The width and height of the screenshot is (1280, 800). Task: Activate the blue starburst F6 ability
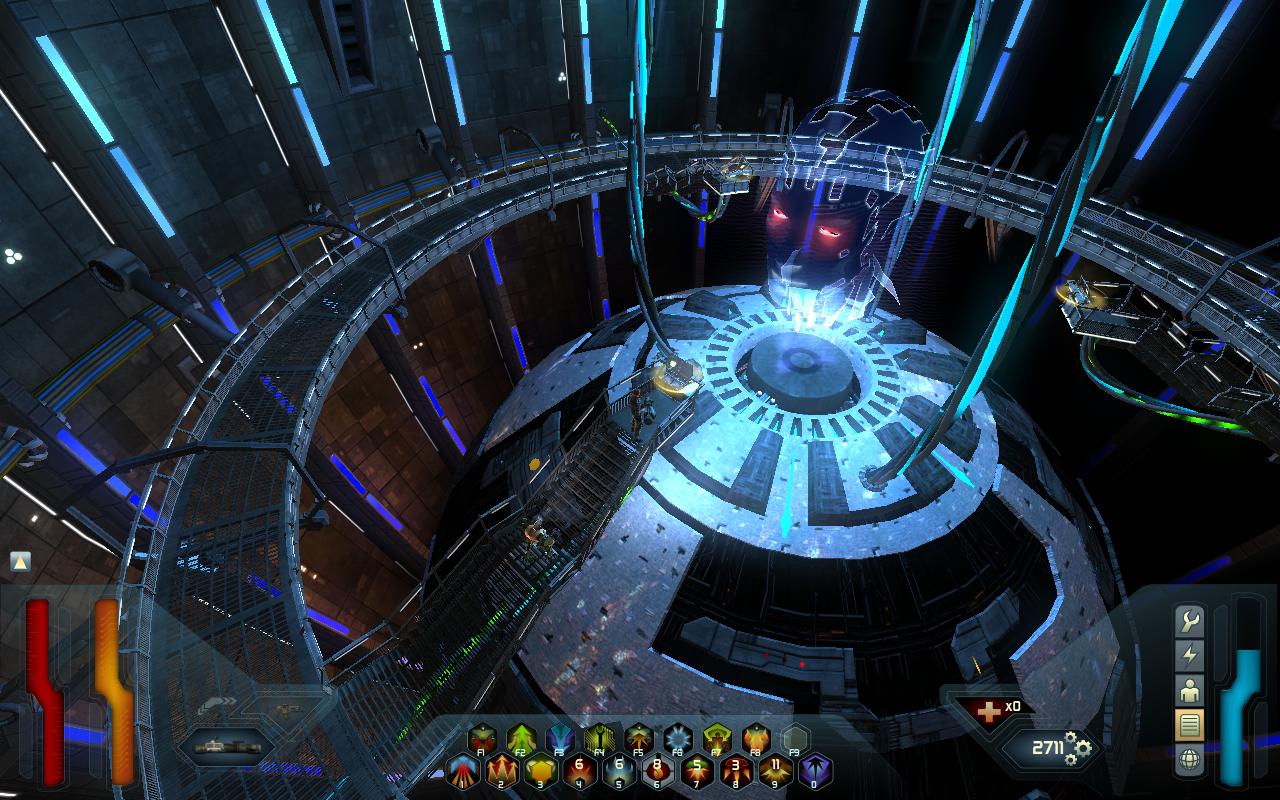(677, 738)
